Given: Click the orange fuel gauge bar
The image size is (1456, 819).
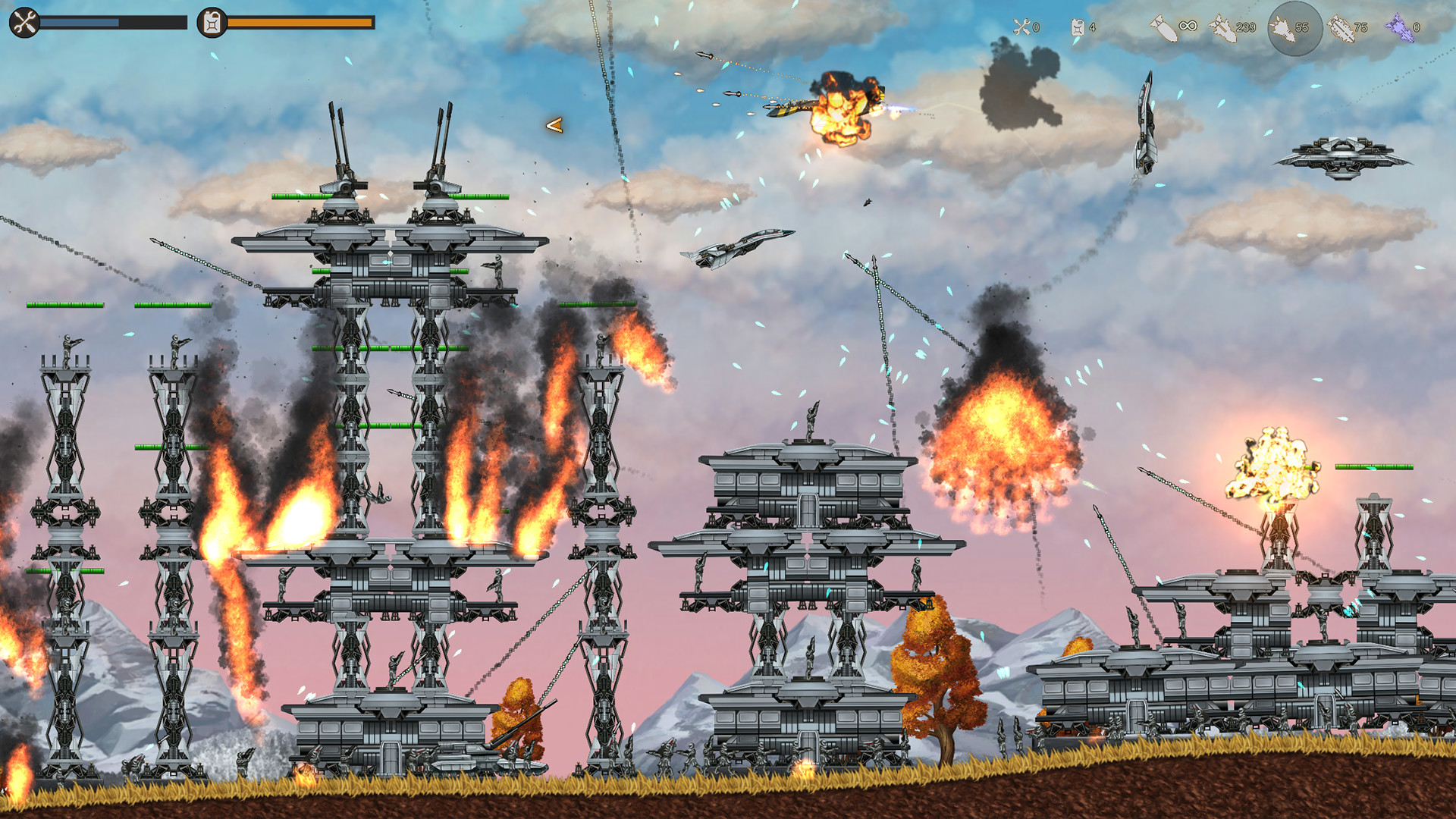Looking at the screenshot, I should [300, 24].
